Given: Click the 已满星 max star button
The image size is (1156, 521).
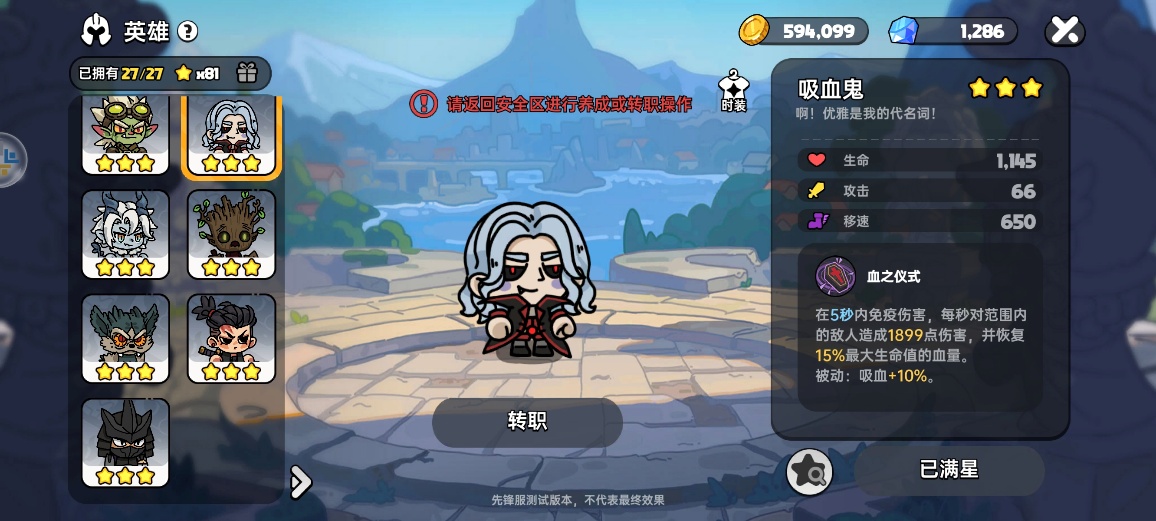Looking at the screenshot, I should click(x=948, y=469).
